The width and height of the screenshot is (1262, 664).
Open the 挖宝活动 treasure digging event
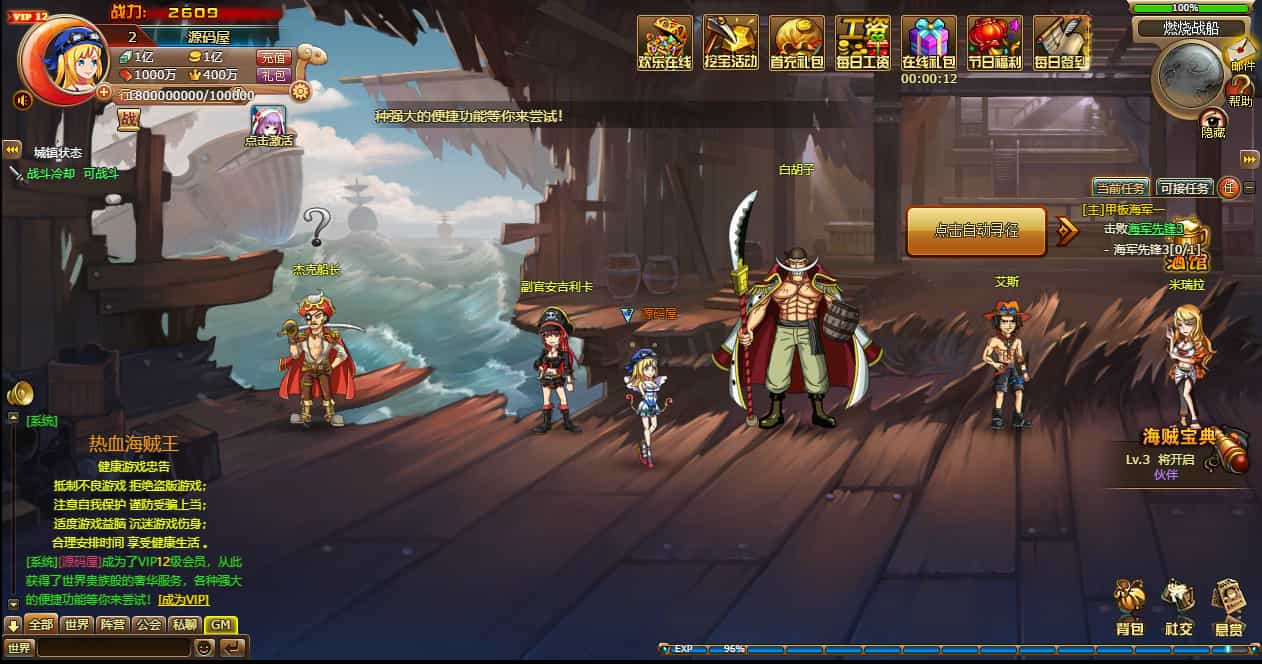pyautogui.click(x=731, y=42)
